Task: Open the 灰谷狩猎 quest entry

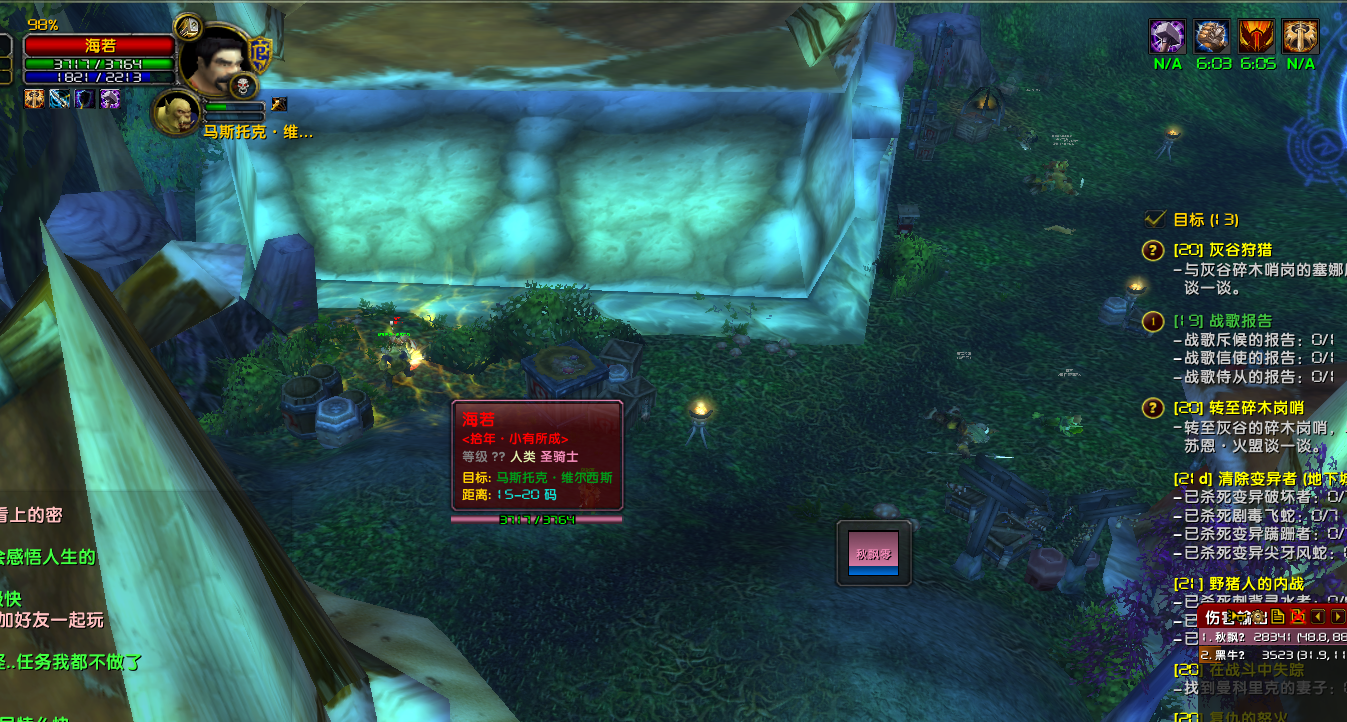Action: click(1226, 250)
